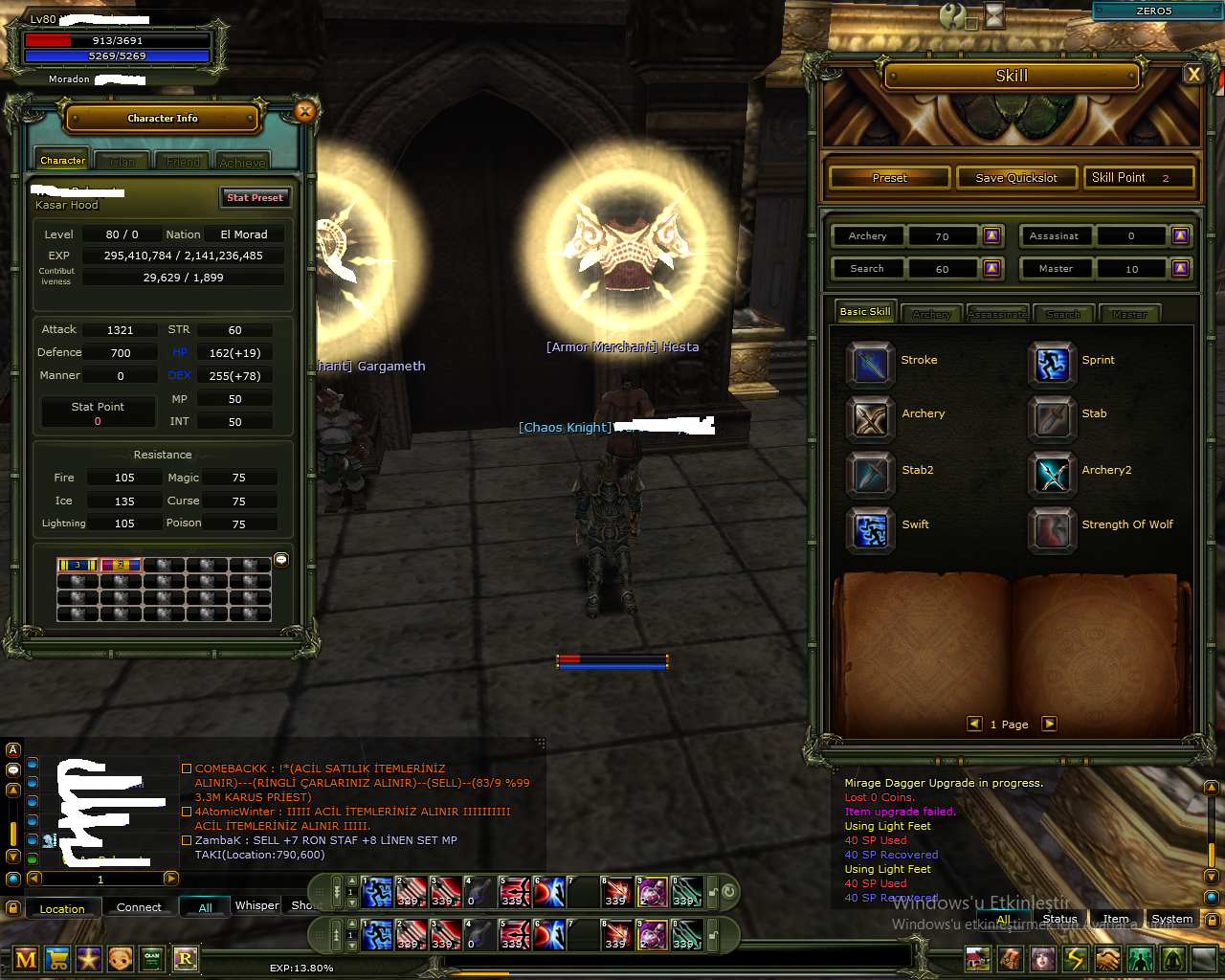Click the up arrow beside Master 10

(x=1180, y=268)
